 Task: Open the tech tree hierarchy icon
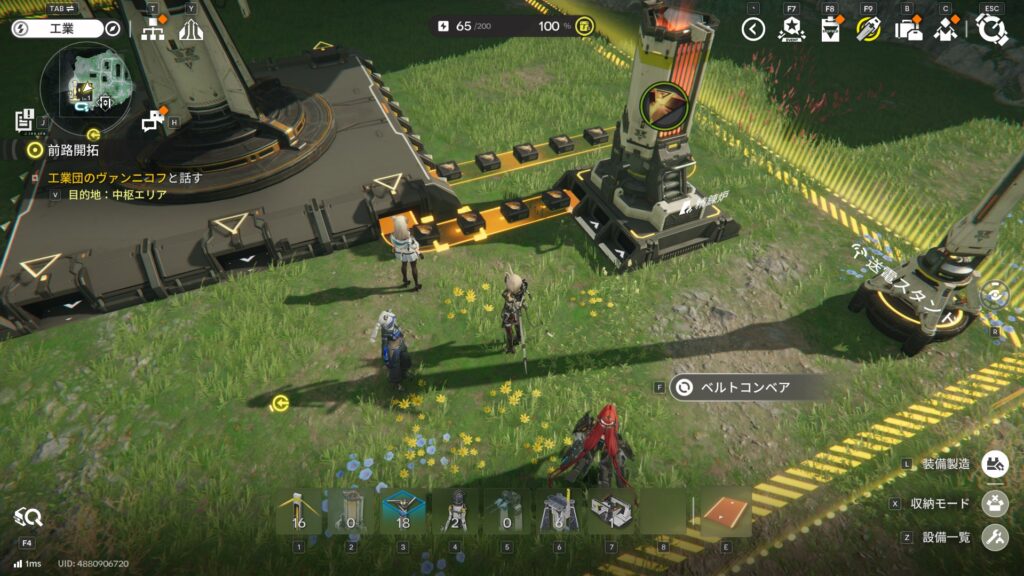point(153,30)
